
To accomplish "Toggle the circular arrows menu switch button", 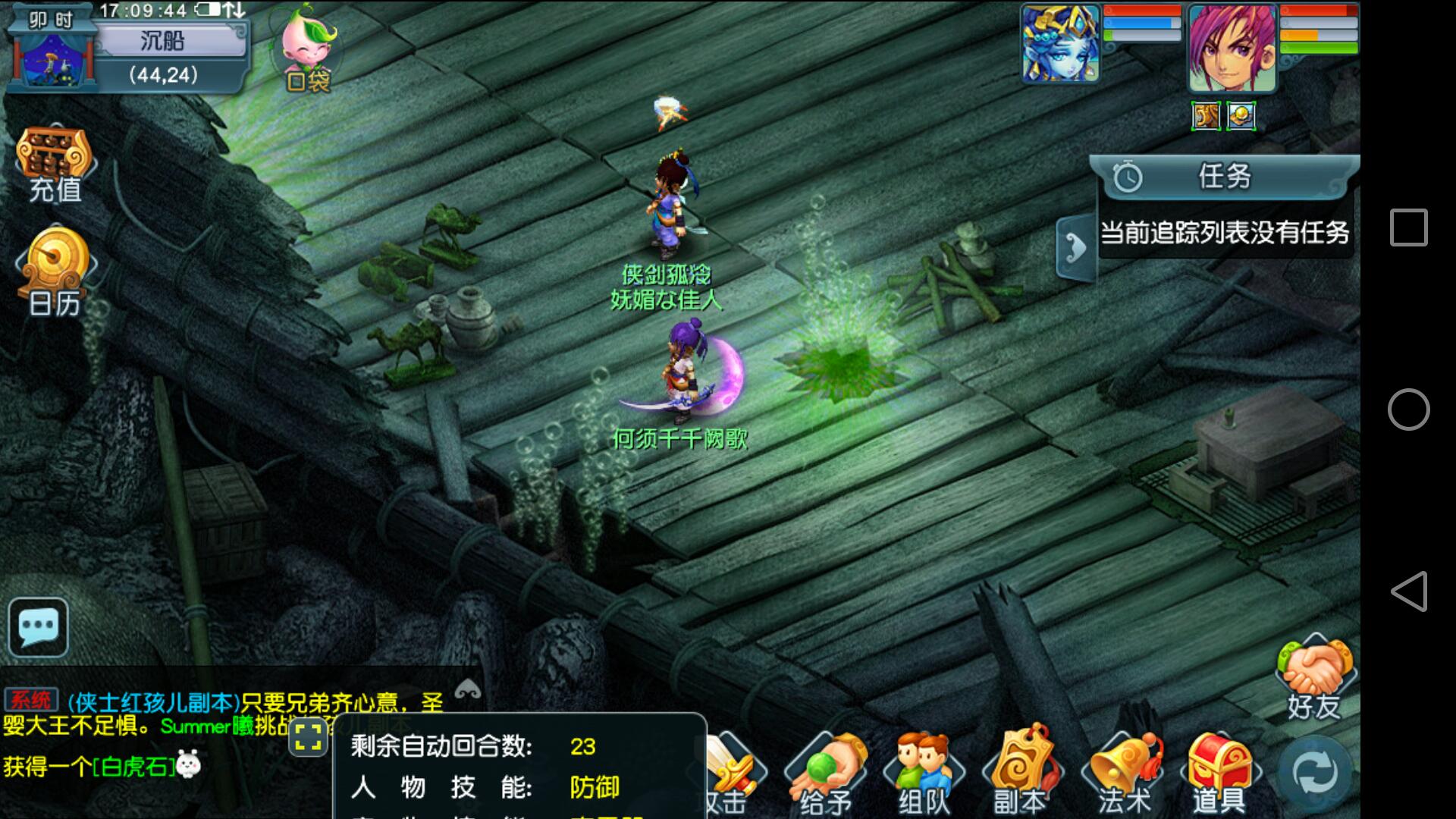I will tap(1316, 773).
